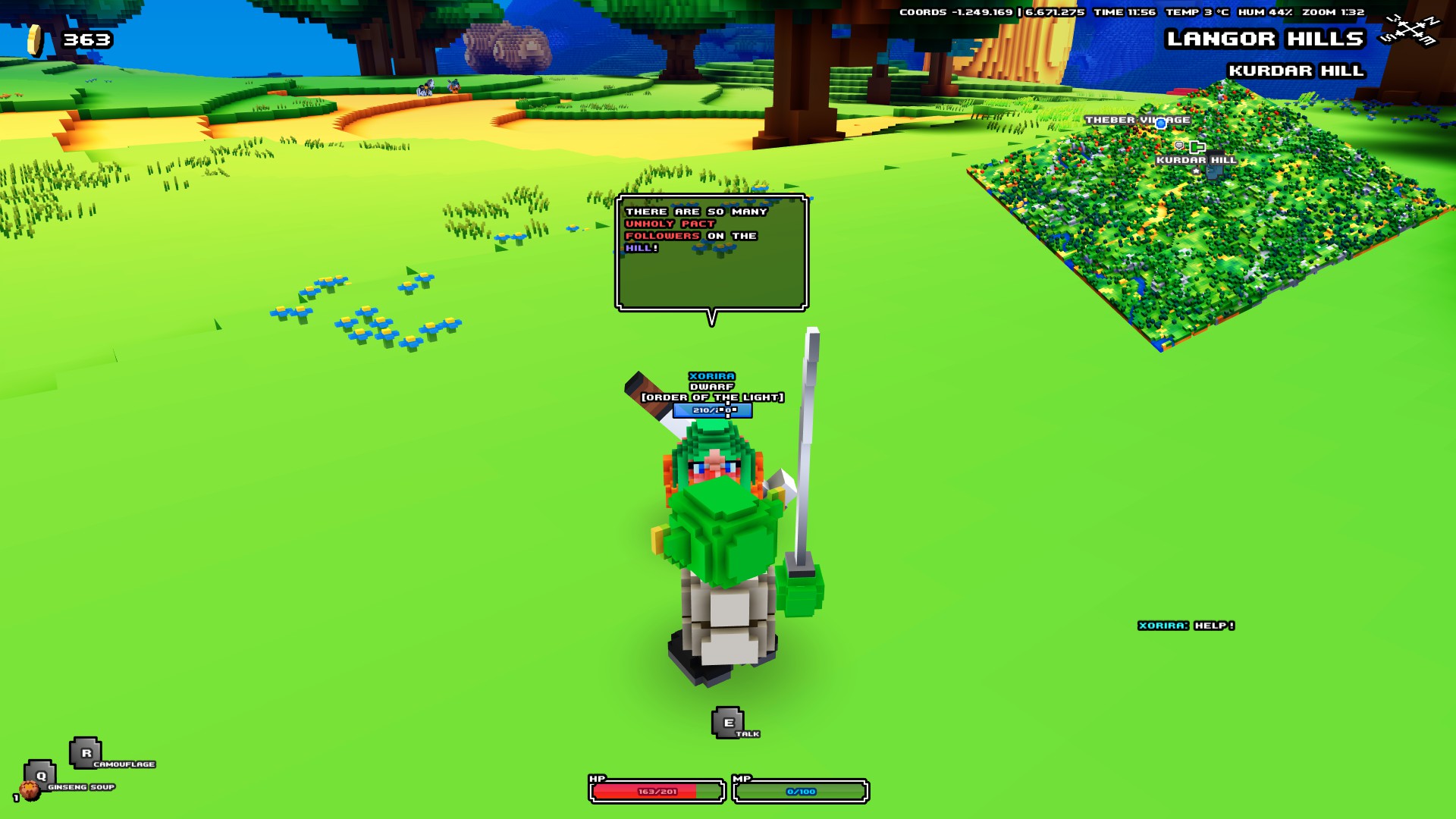Click the XORIRA: HELP! chat message
Screen dimensions: 1456x819
(x=1185, y=627)
